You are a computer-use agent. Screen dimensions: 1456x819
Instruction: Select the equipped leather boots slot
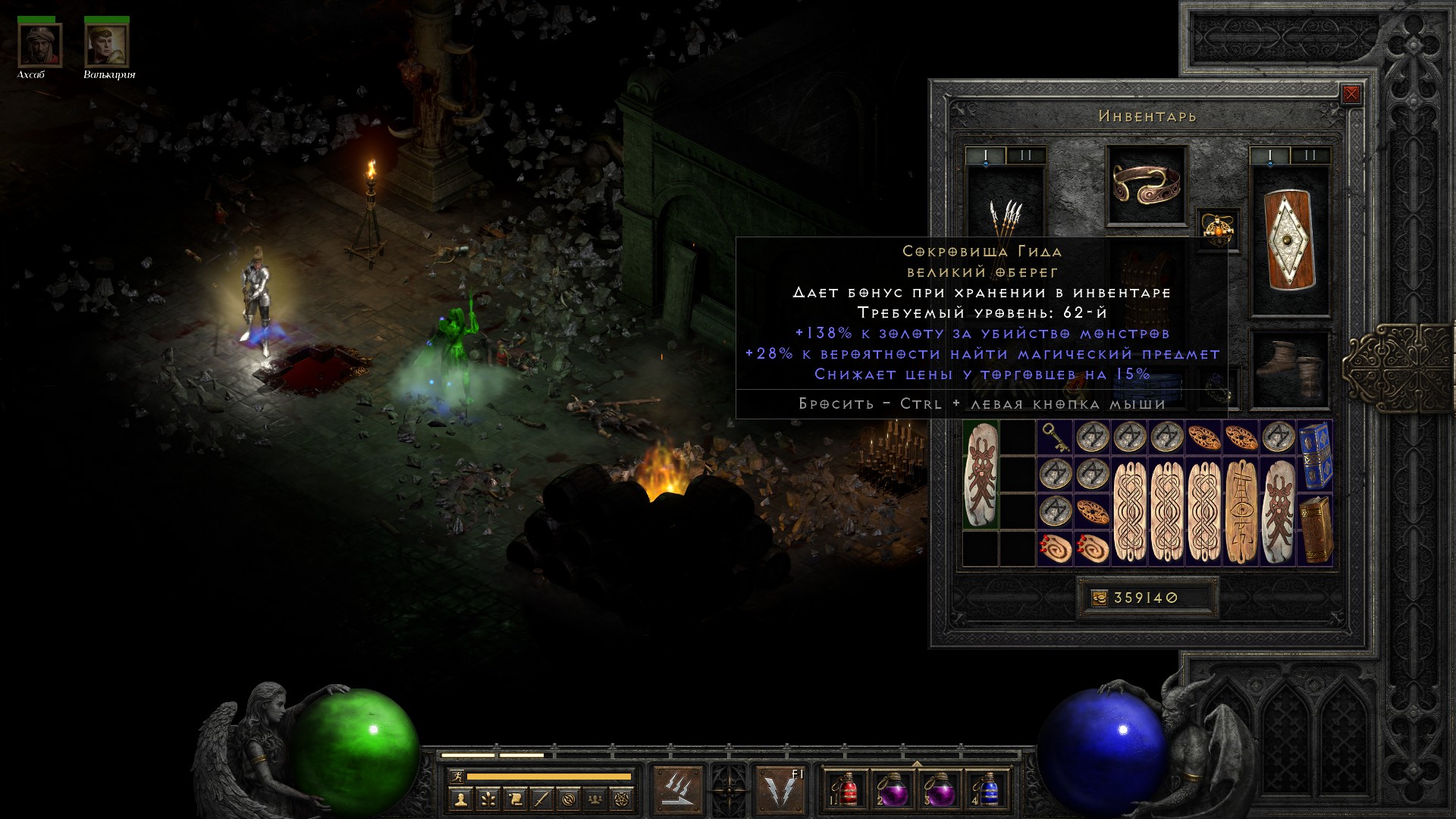pyautogui.click(x=1290, y=371)
